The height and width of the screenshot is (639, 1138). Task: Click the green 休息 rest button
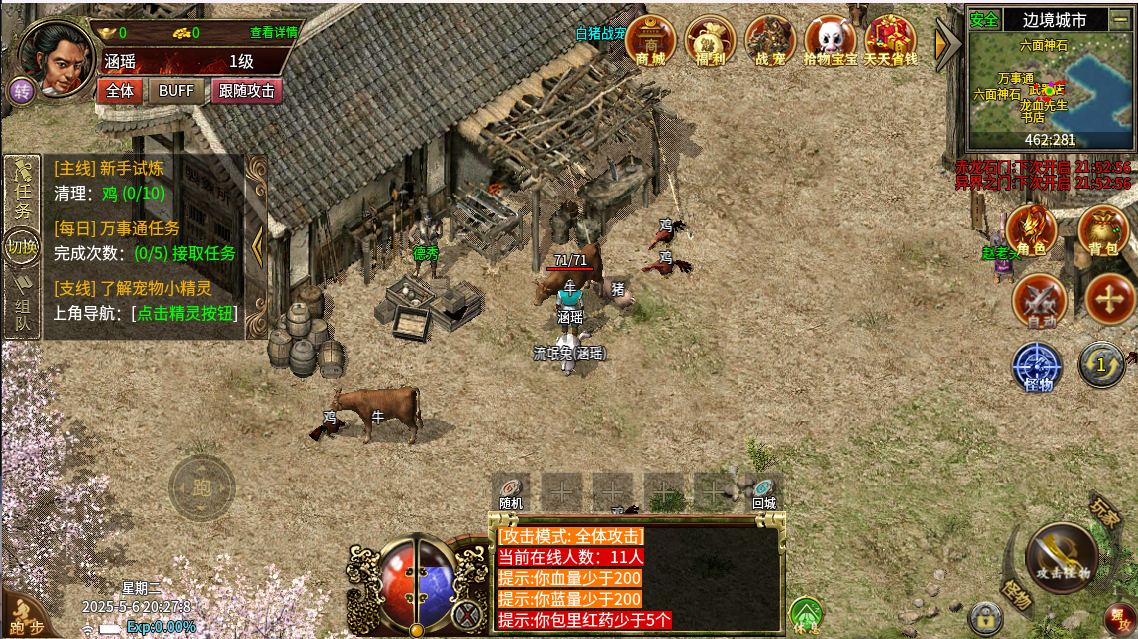click(806, 616)
